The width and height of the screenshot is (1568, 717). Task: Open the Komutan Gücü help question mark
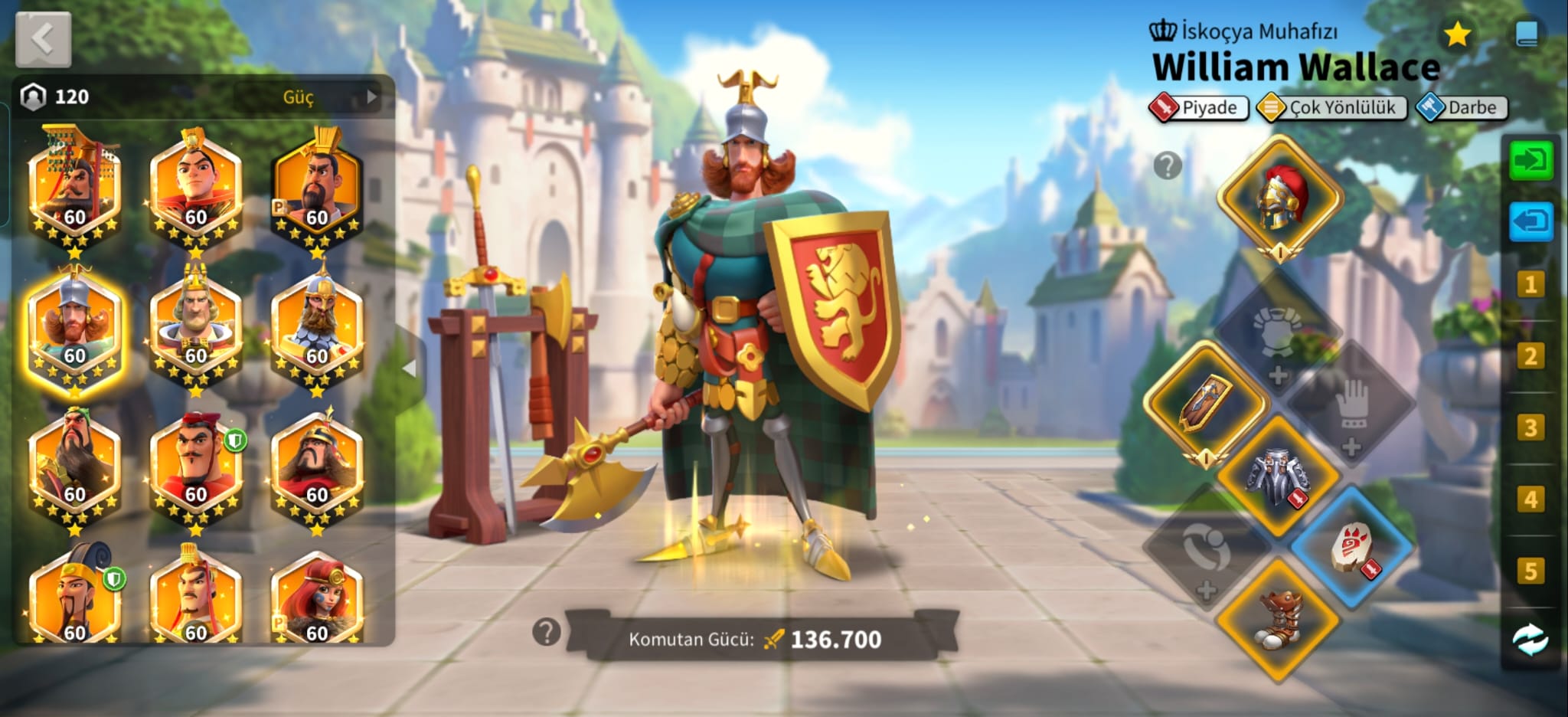pos(546,633)
